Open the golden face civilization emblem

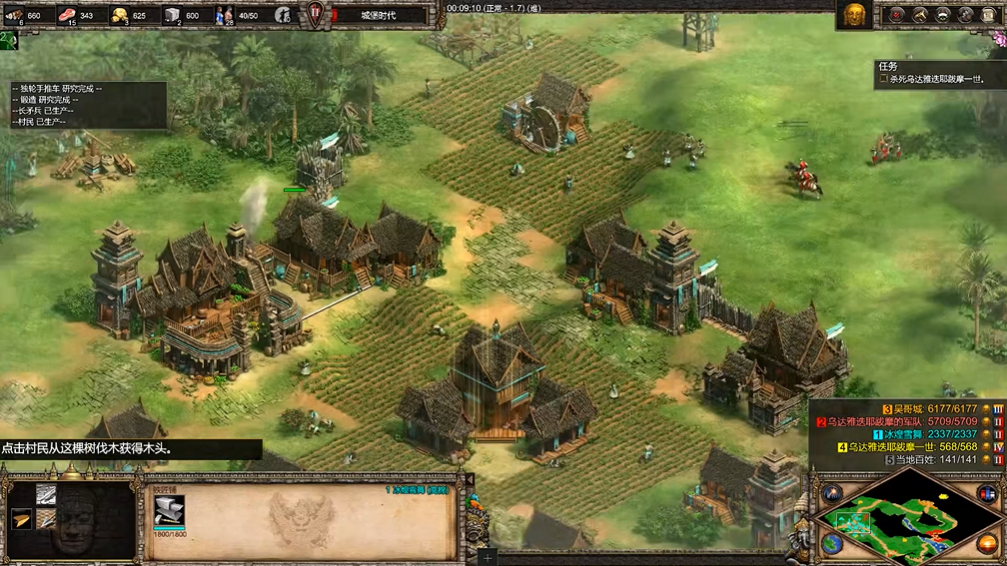pos(854,14)
